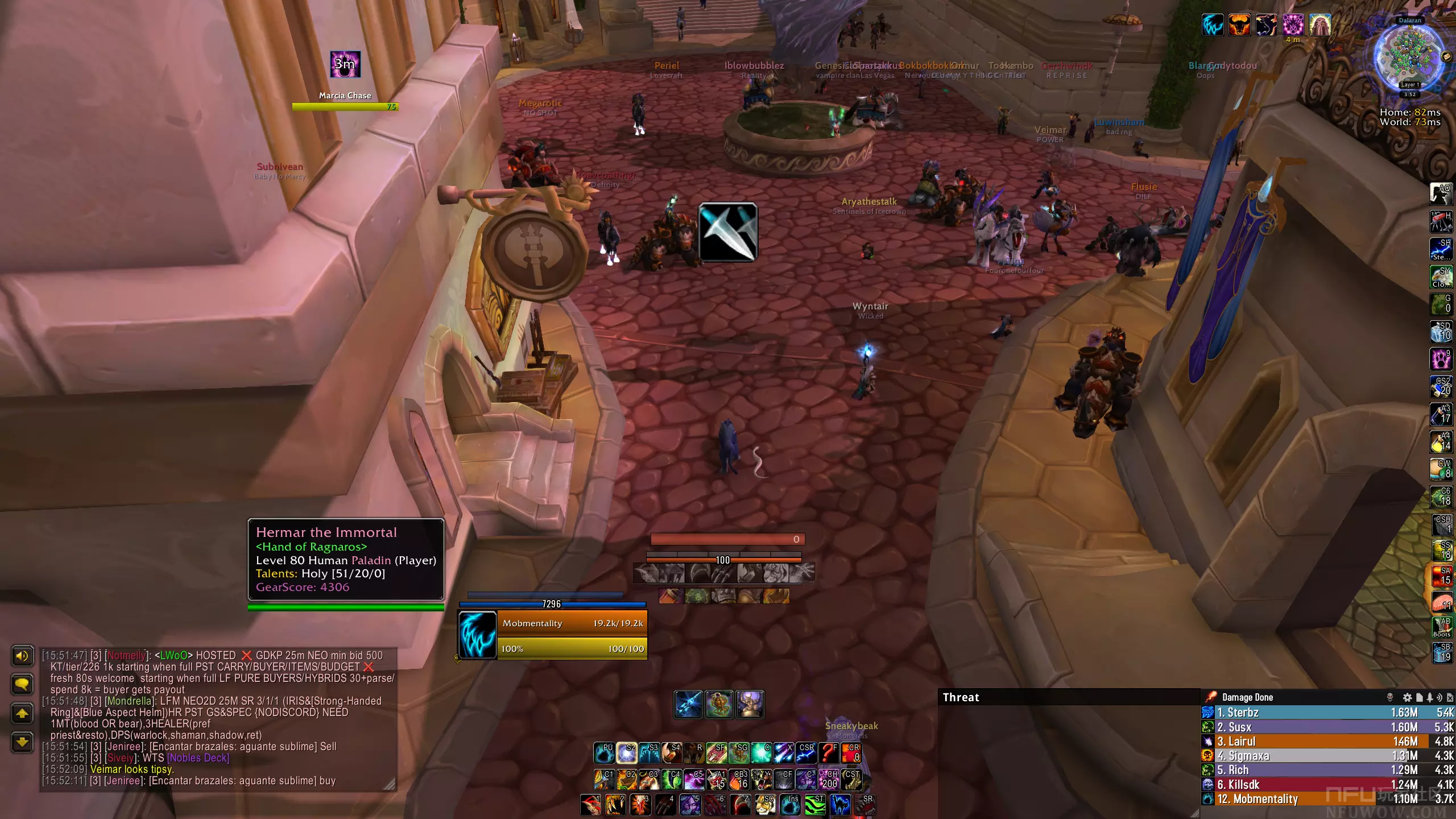
Task: Use the spider trinket icon above action bars
Action: (719, 705)
